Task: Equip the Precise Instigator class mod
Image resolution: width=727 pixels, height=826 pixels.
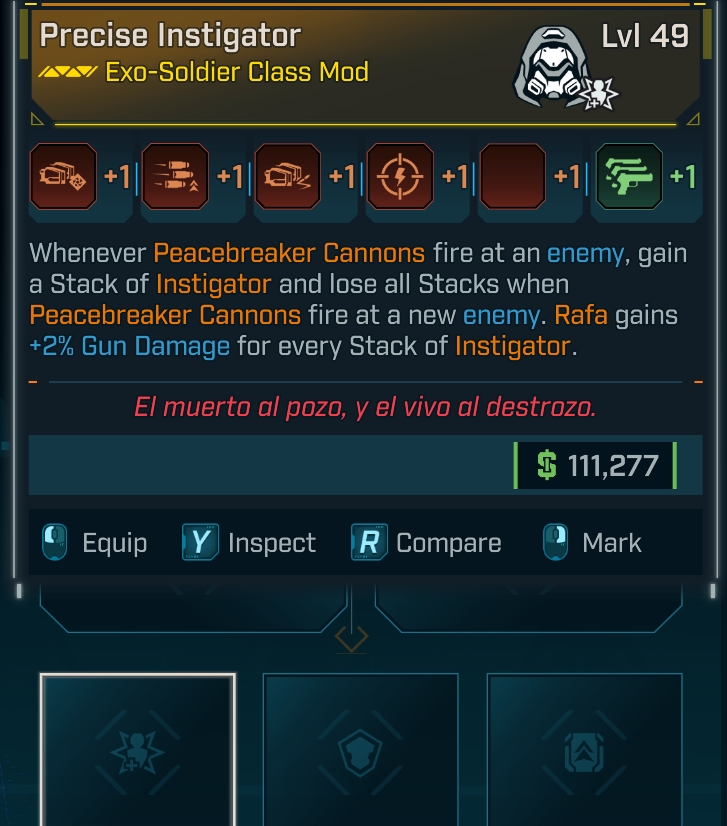Action: click(x=95, y=543)
